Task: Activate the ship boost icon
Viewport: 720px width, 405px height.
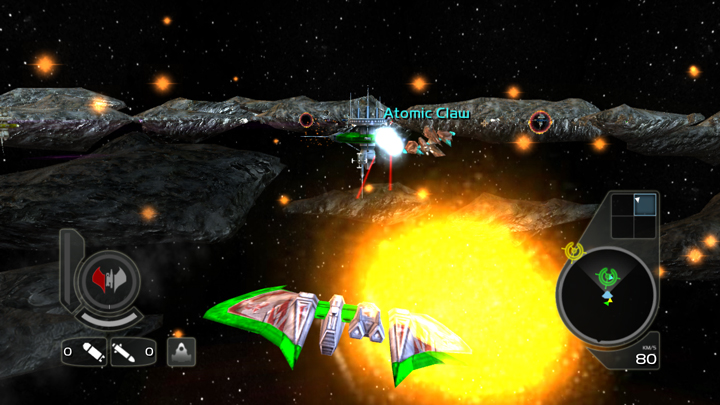Action: click(x=181, y=352)
